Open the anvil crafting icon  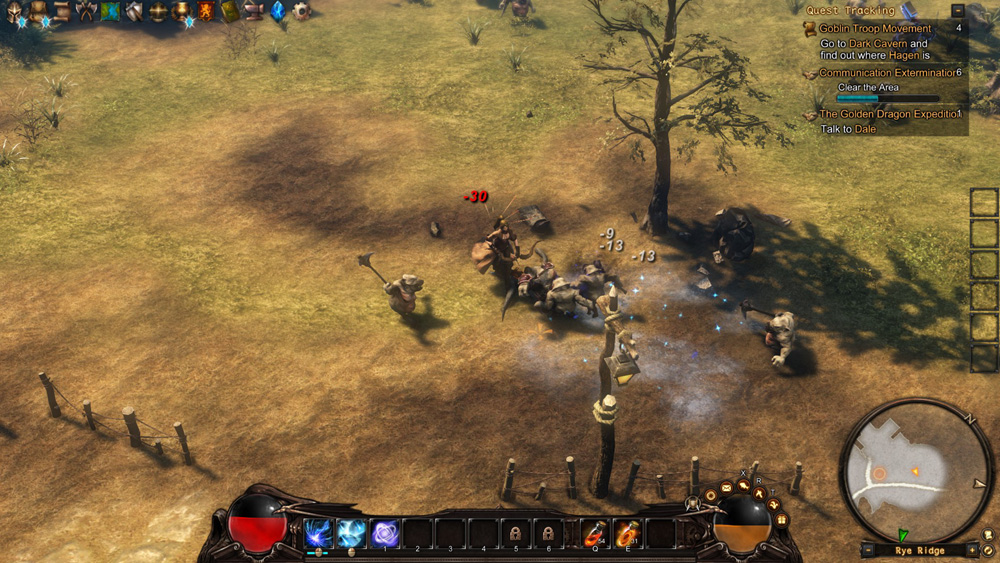254,12
